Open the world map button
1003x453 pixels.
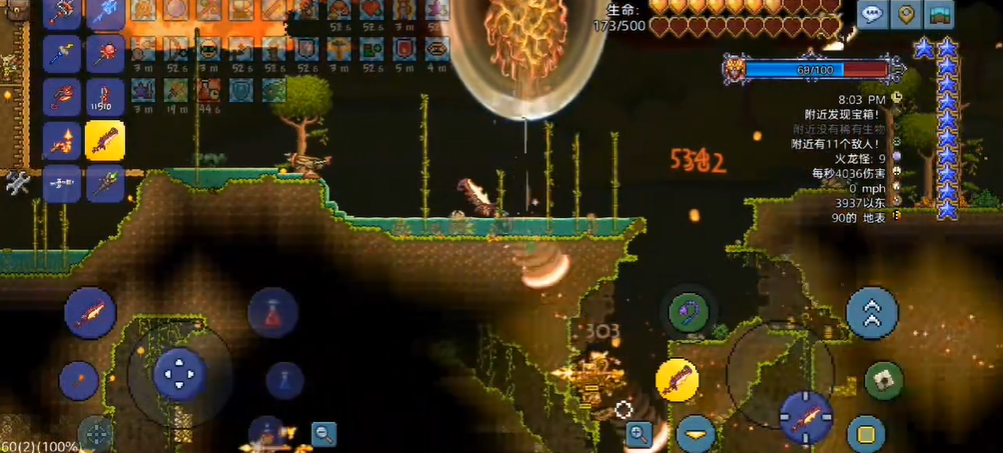click(940, 14)
